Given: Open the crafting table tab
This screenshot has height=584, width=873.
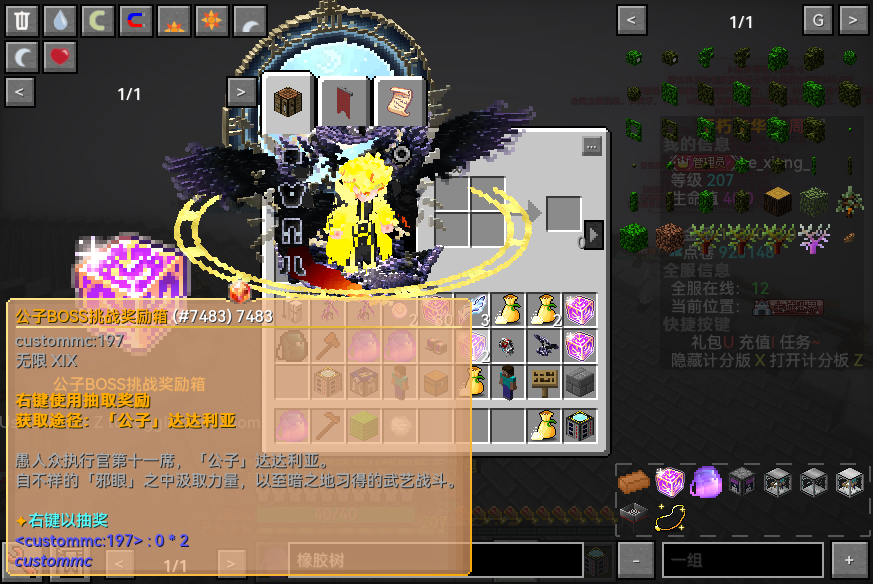Looking at the screenshot, I should click(x=288, y=103).
